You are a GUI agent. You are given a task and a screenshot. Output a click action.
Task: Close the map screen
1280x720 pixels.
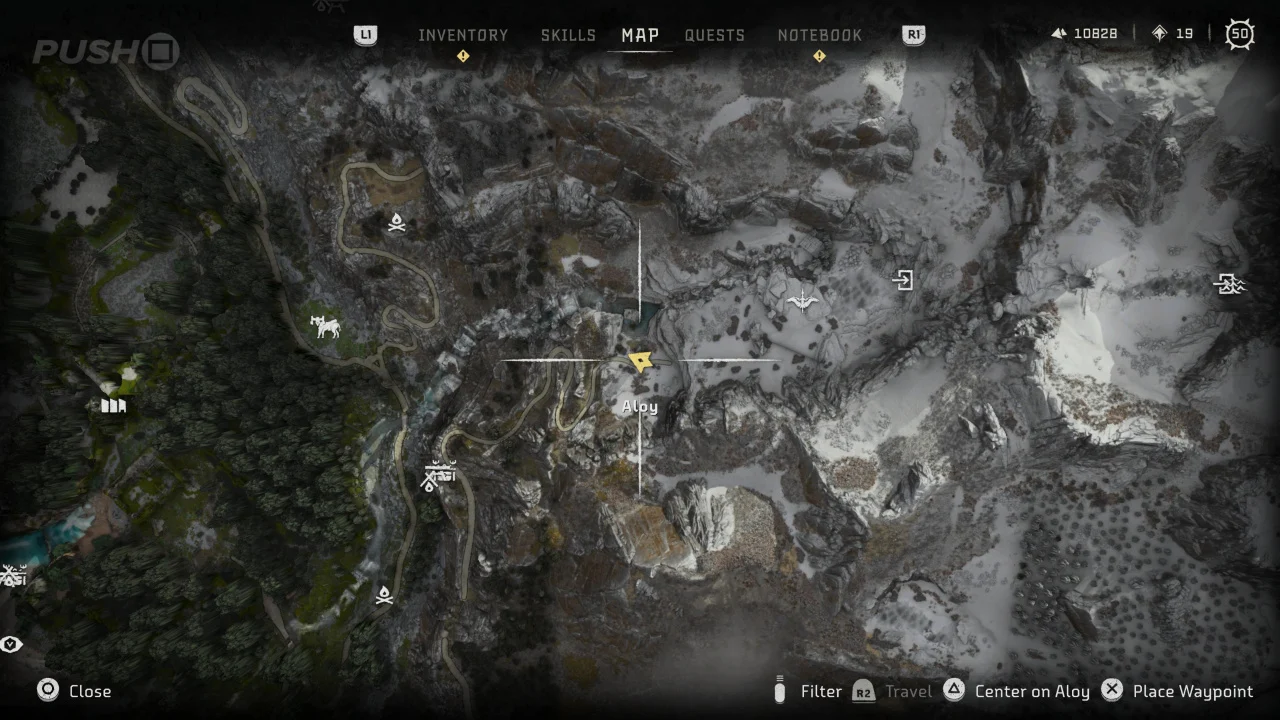click(x=75, y=691)
